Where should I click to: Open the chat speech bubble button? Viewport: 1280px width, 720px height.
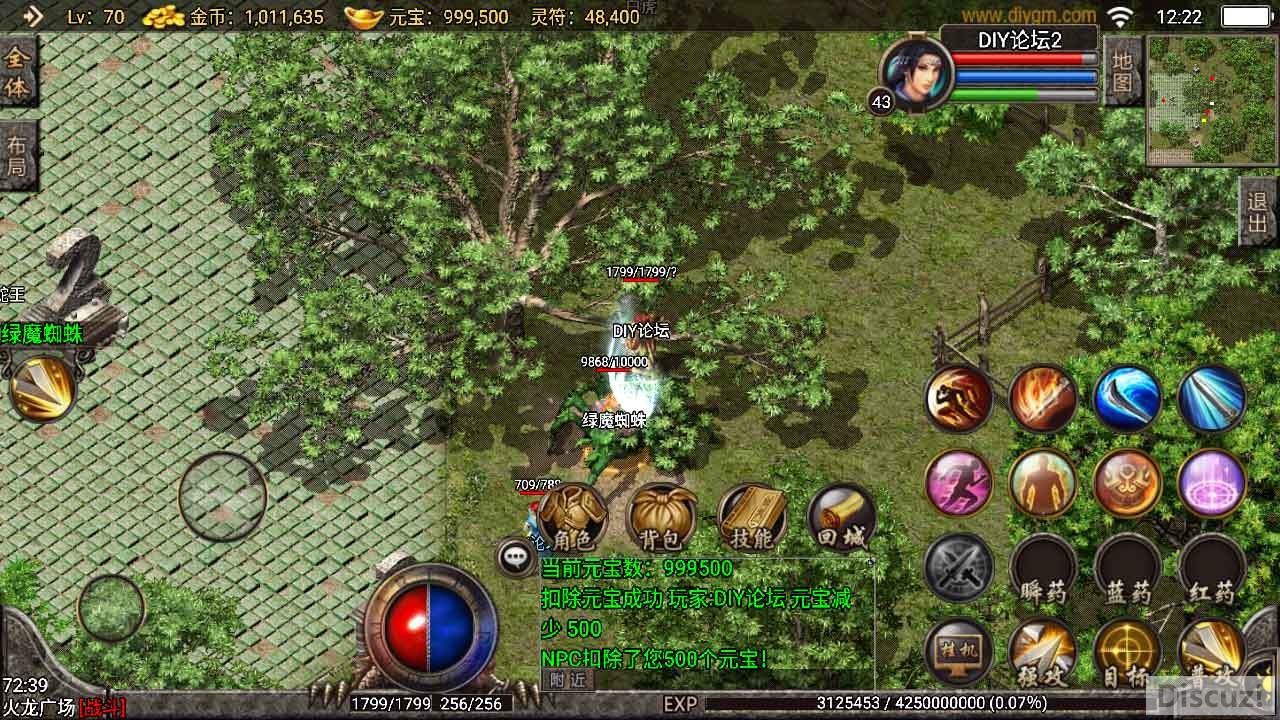(516, 557)
